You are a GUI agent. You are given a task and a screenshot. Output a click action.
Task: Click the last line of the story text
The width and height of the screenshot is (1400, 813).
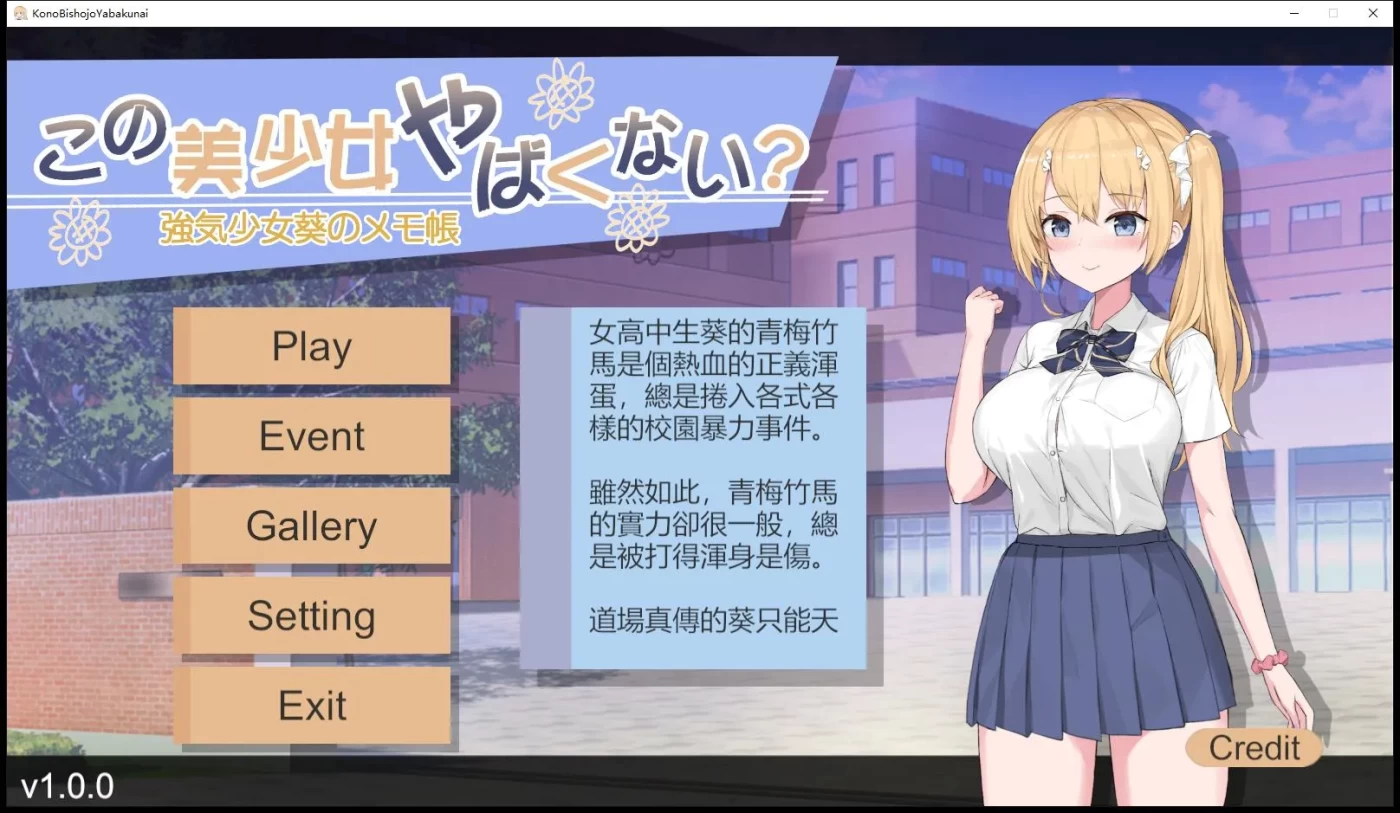pos(710,620)
